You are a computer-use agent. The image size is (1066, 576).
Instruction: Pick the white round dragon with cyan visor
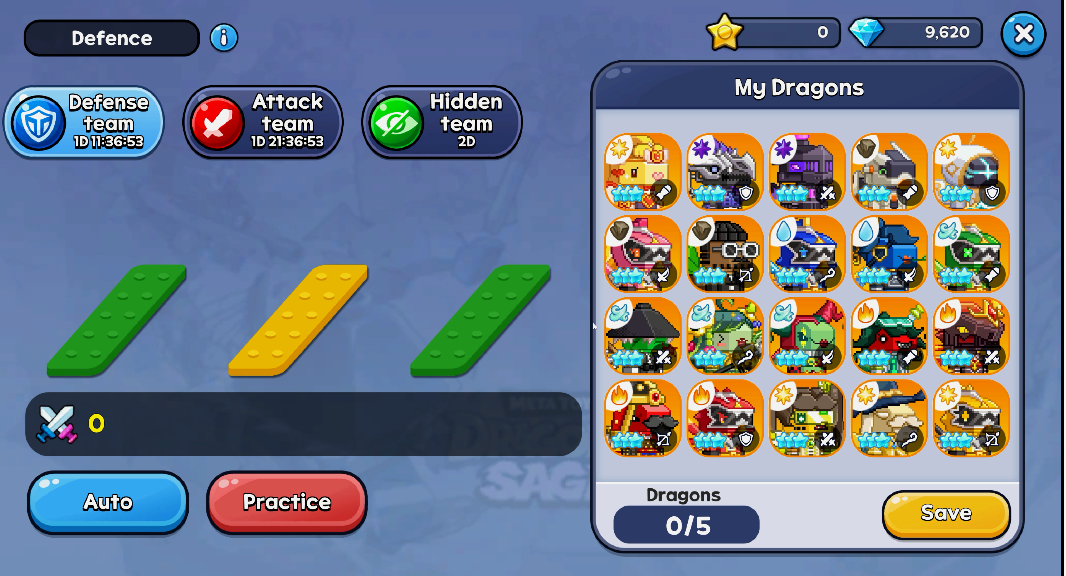[x=972, y=171]
